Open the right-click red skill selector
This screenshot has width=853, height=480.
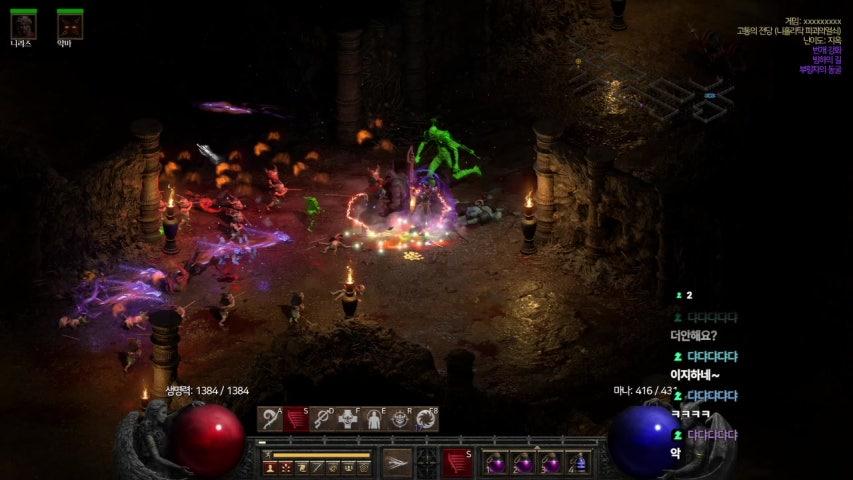click(x=457, y=462)
